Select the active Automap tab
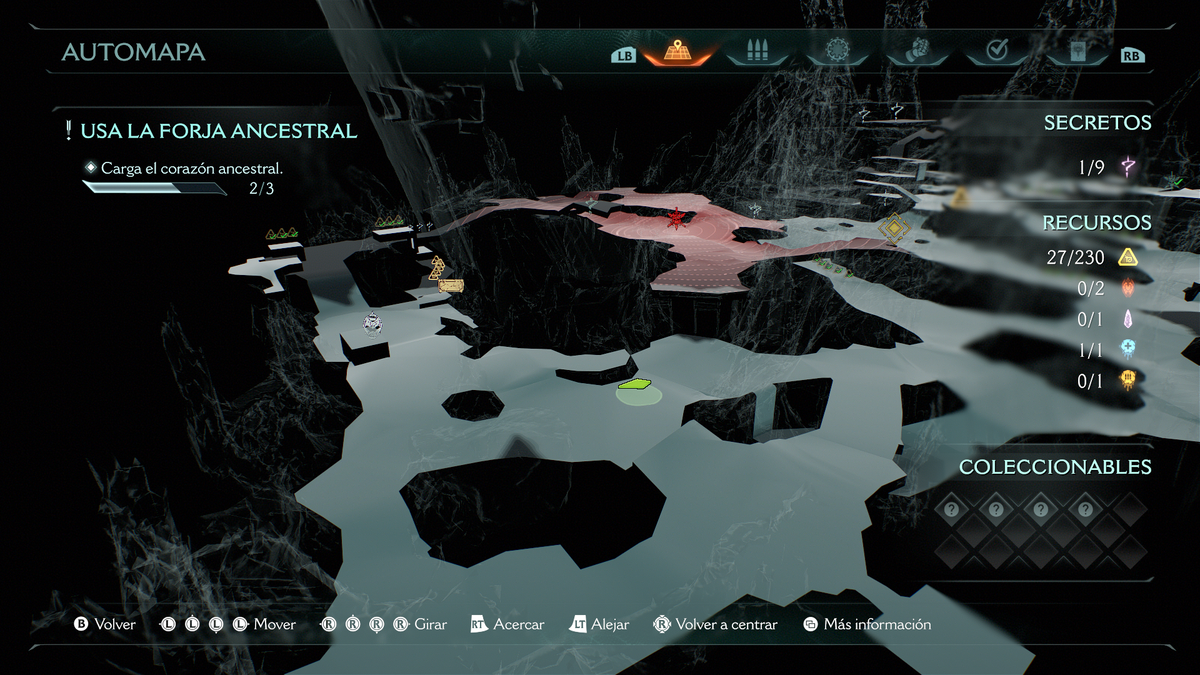 [678, 51]
